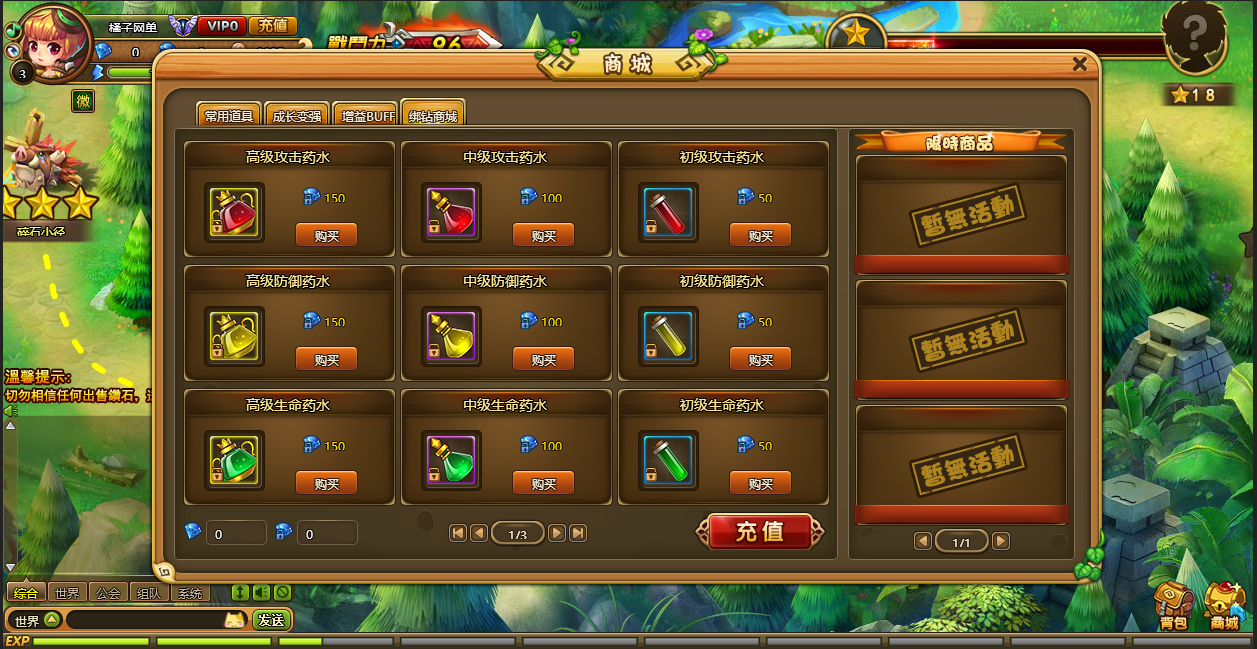Switch chat to the 世界 tab
The image size is (1257, 649).
pos(67,593)
